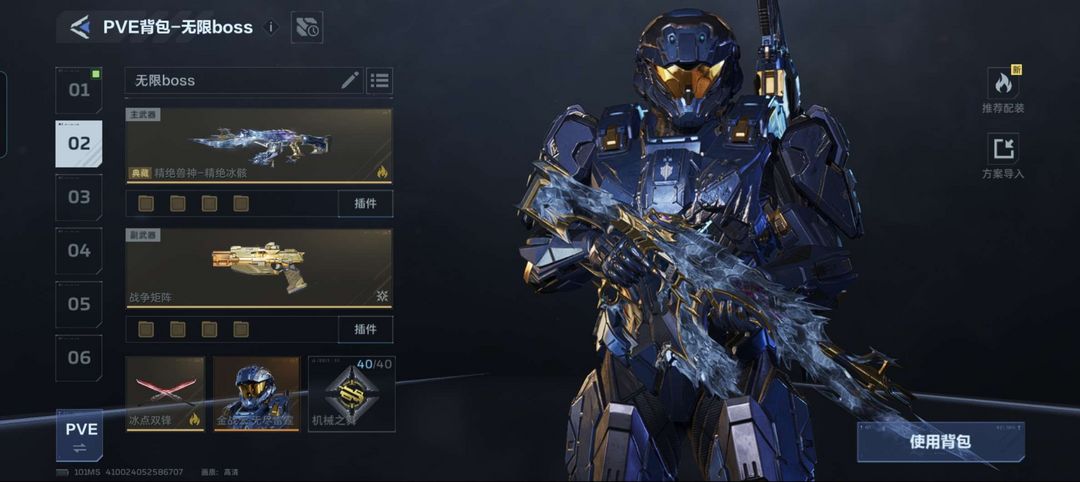Select the primary weapon 精绝冰骸 card
The width and height of the screenshot is (1080, 482).
[259, 145]
